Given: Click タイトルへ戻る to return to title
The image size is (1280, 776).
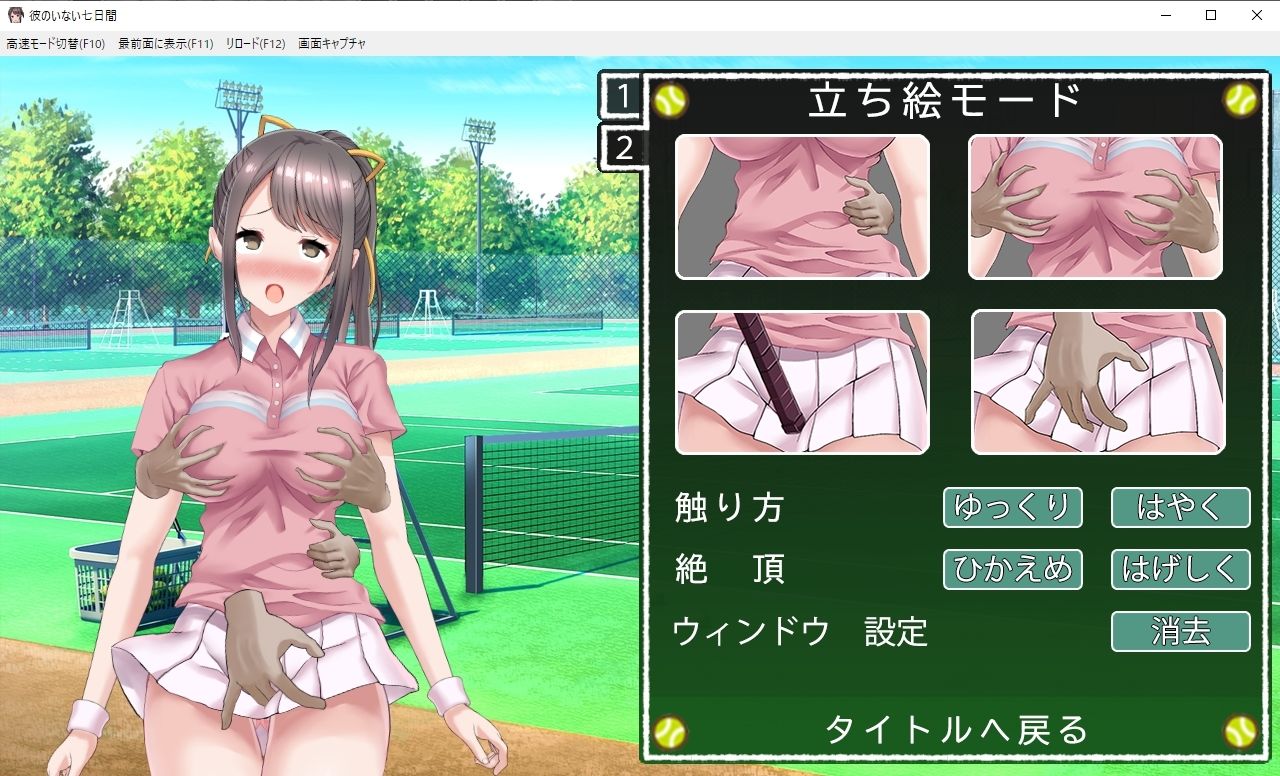Looking at the screenshot, I should click(x=956, y=731).
